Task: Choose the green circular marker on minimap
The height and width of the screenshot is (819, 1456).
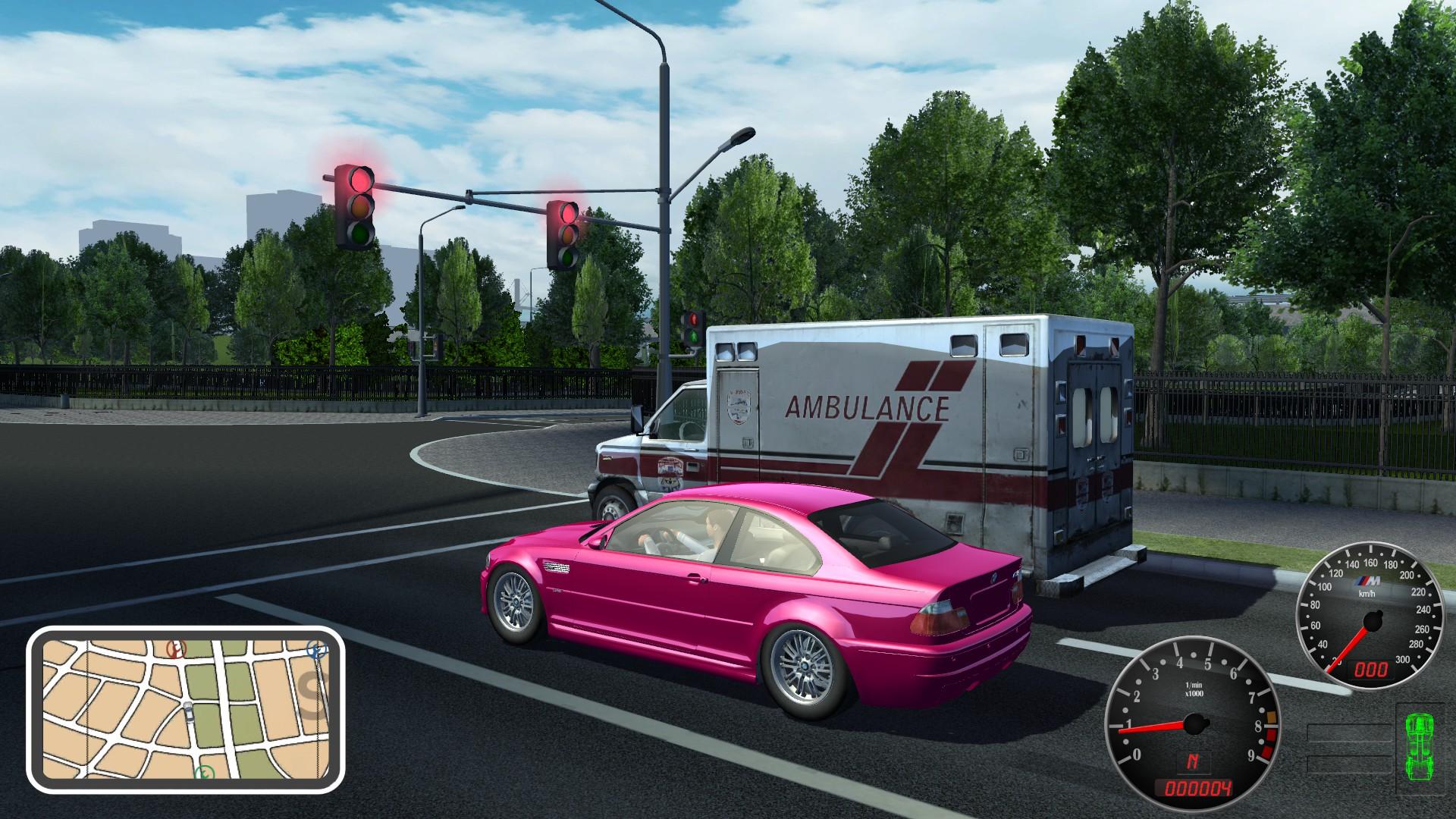Action: point(205,773)
